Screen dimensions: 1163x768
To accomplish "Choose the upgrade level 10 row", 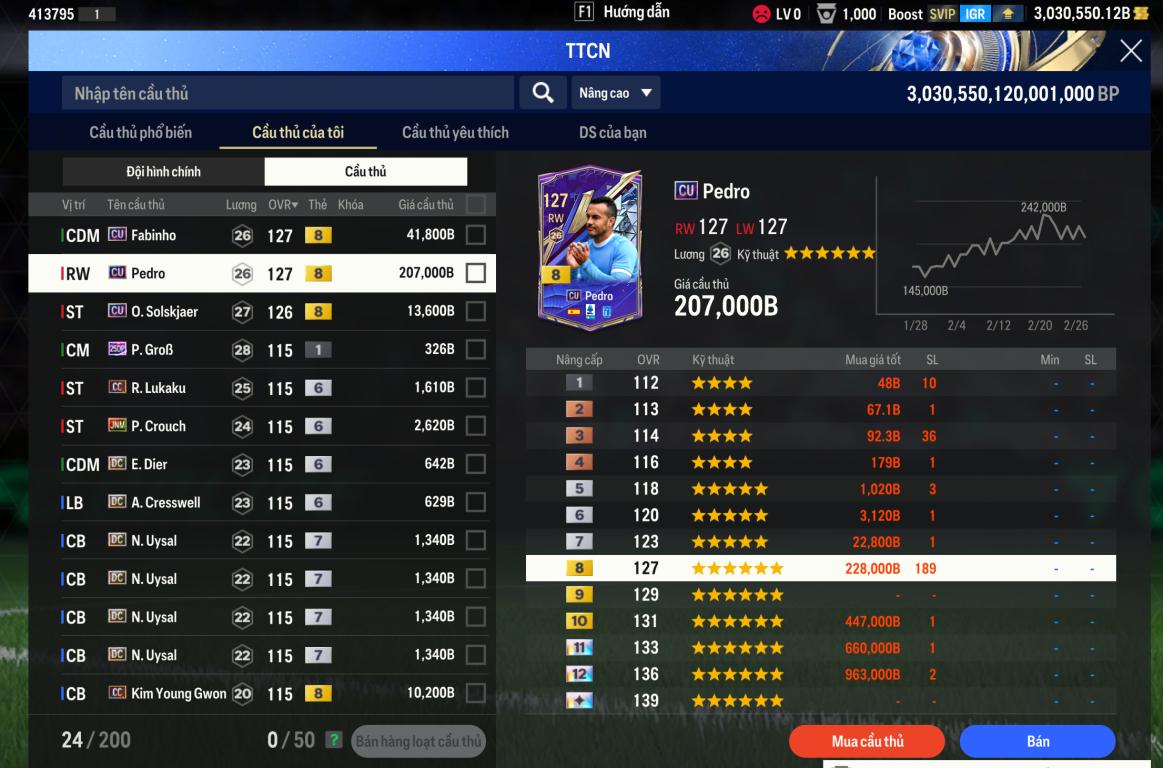I will [820, 621].
